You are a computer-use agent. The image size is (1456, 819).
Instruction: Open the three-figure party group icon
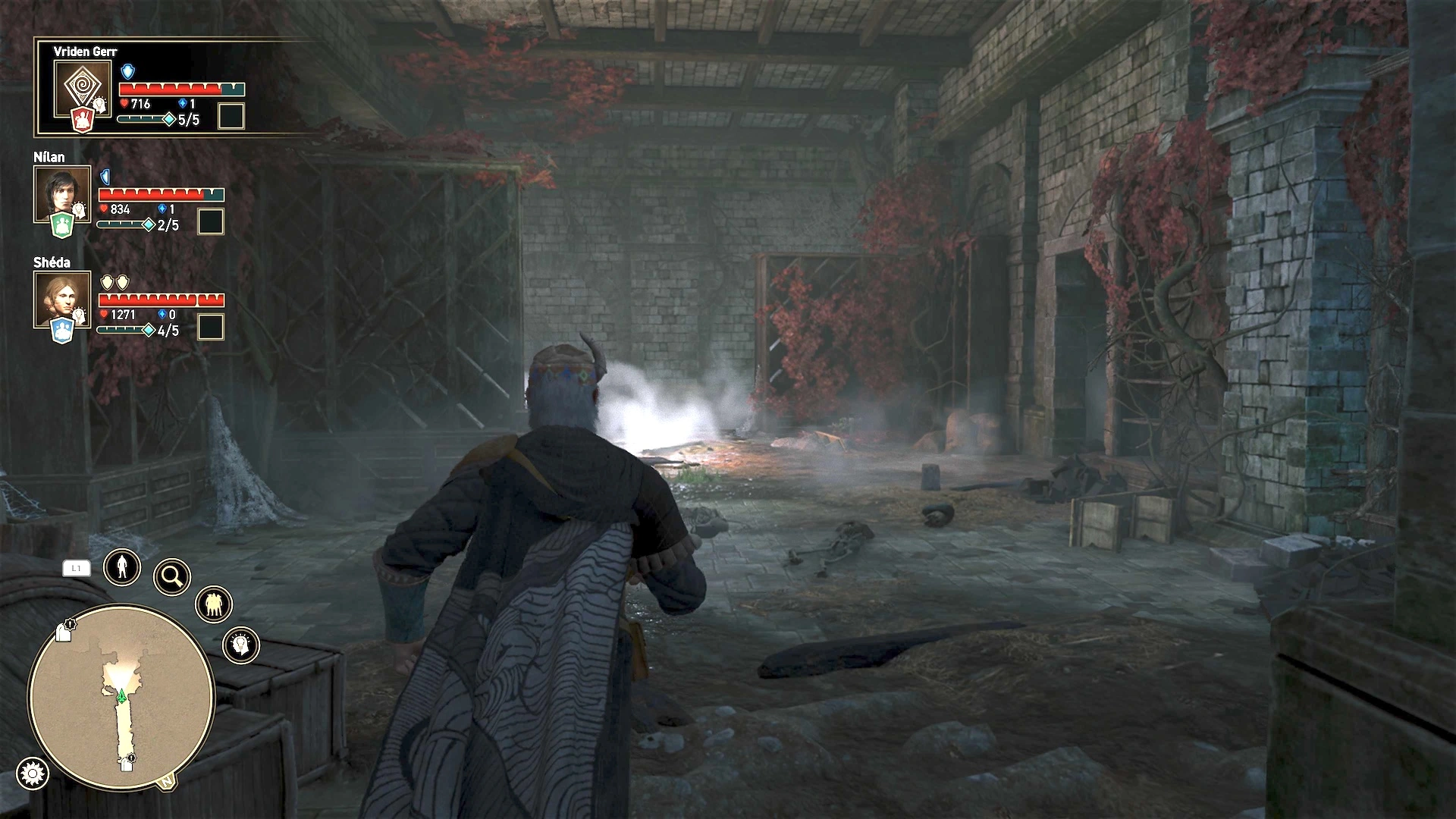[213, 604]
